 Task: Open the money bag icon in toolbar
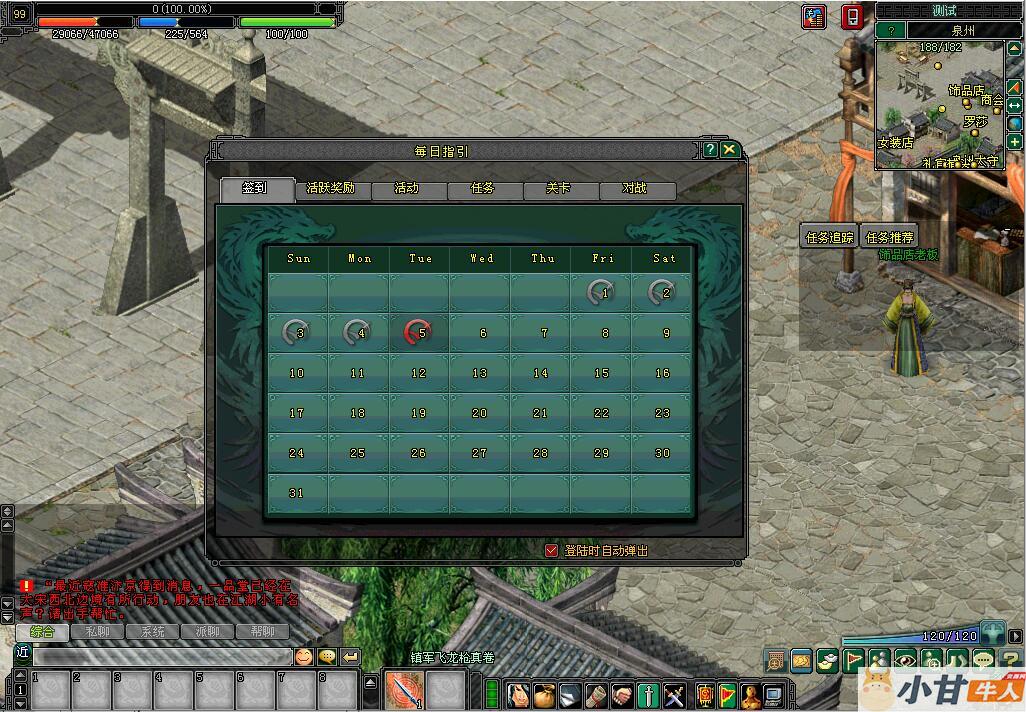[x=543, y=693]
